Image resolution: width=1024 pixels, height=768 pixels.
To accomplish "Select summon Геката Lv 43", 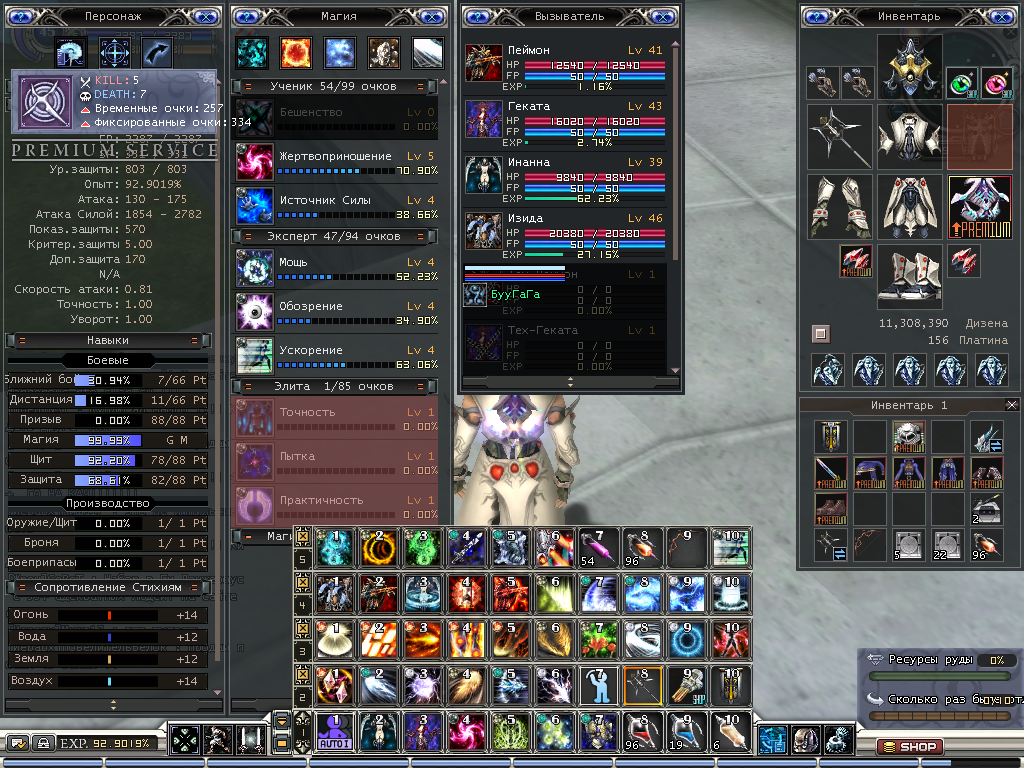I will pyautogui.click(x=484, y=118).
